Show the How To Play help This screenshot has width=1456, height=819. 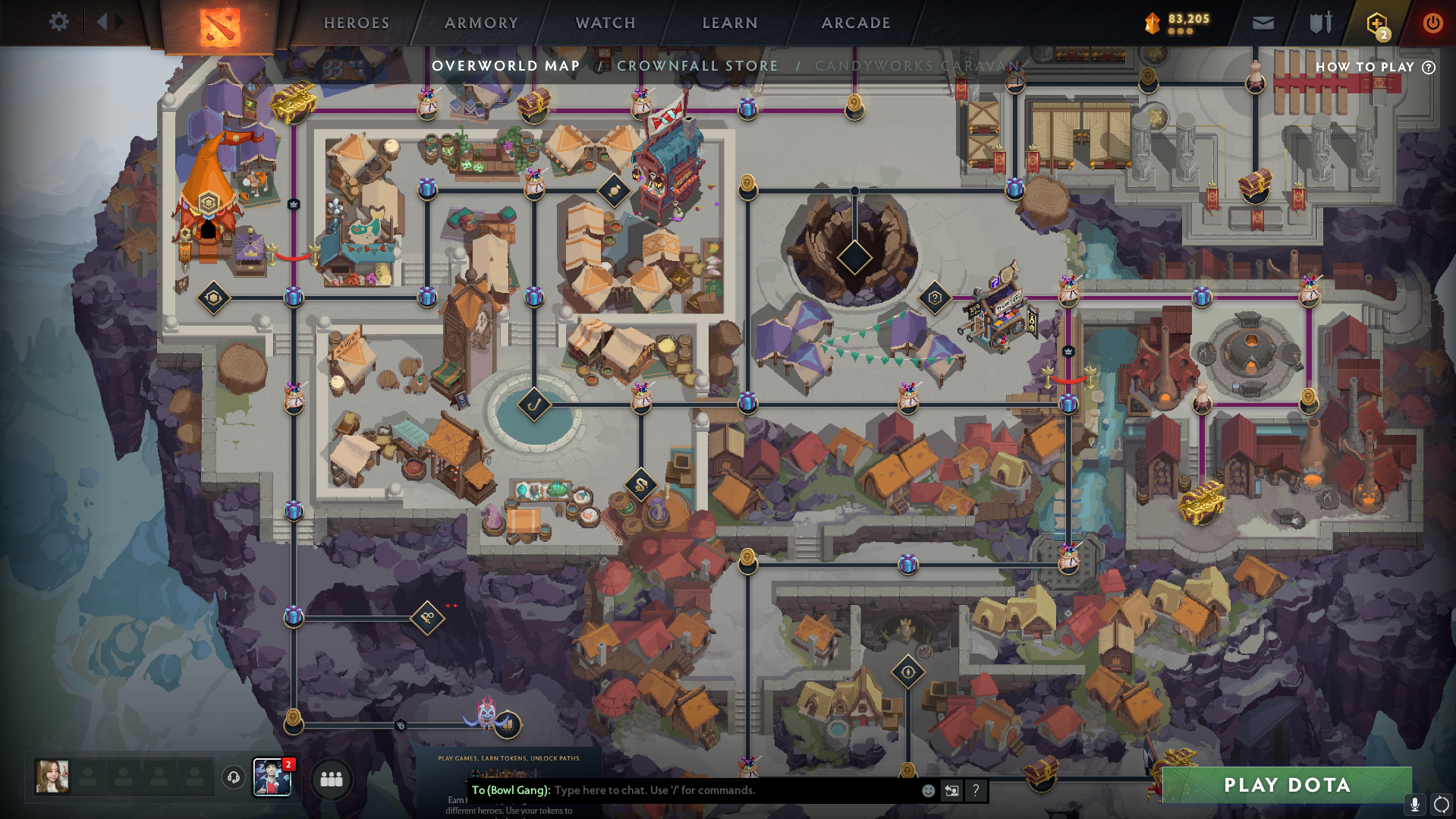pyautogui.click(x=1375, y=67)
